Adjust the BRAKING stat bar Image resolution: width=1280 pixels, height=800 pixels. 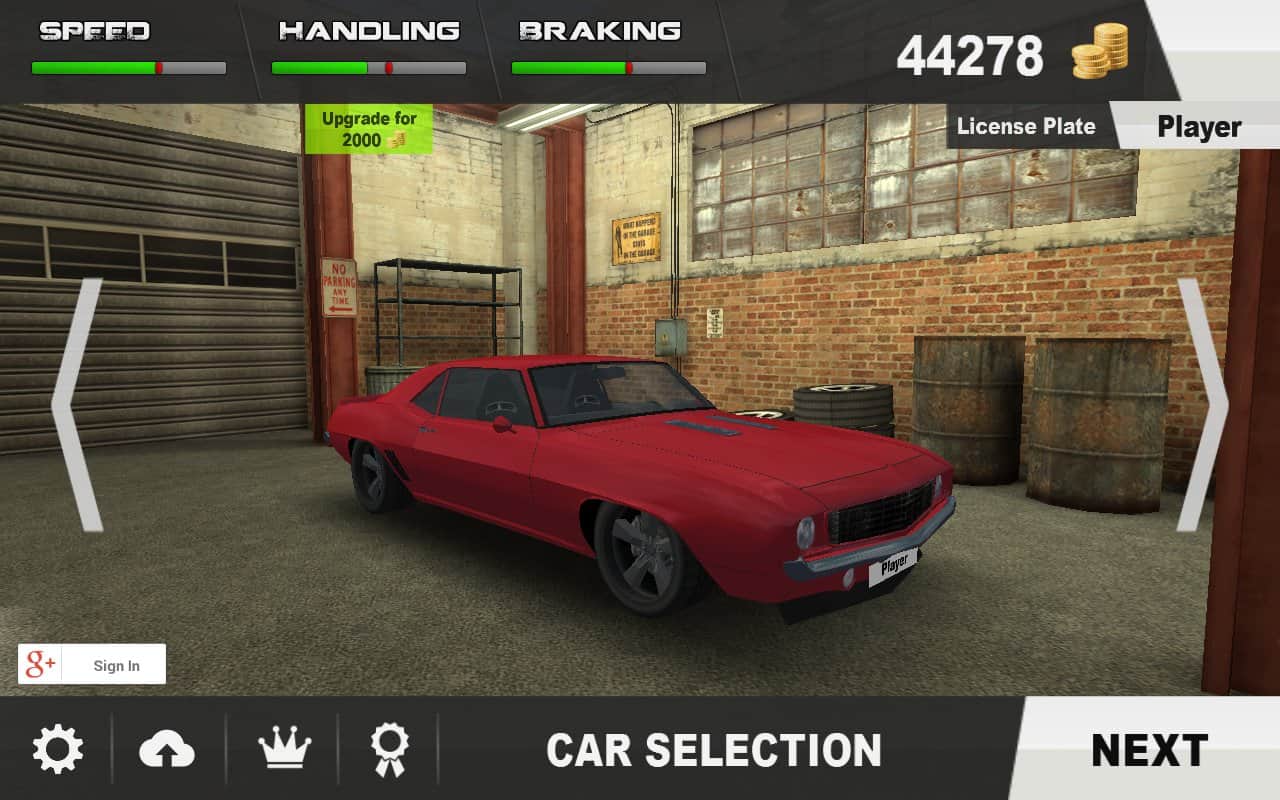[608, 66]
